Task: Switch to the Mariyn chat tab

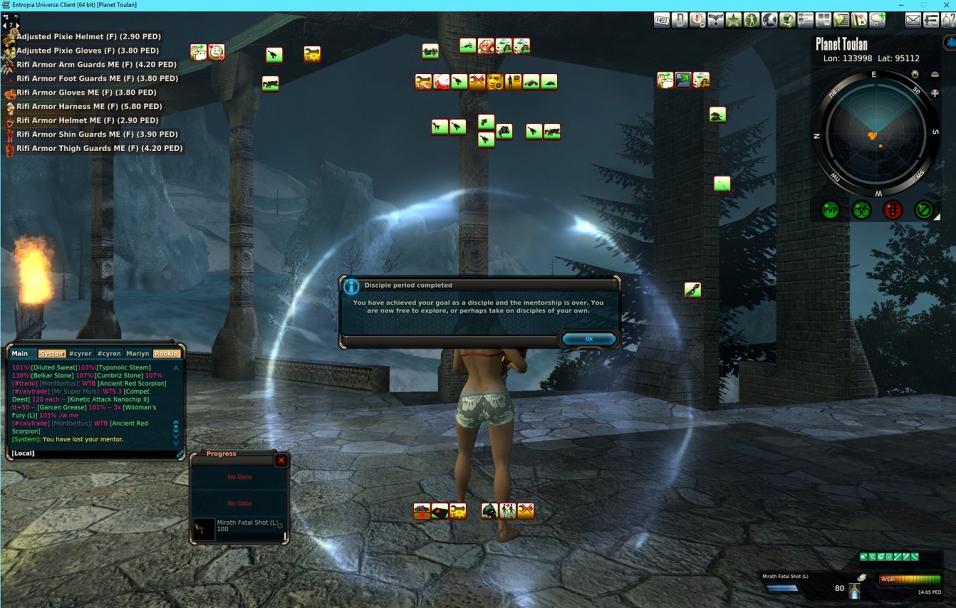Action: (138, 353)
